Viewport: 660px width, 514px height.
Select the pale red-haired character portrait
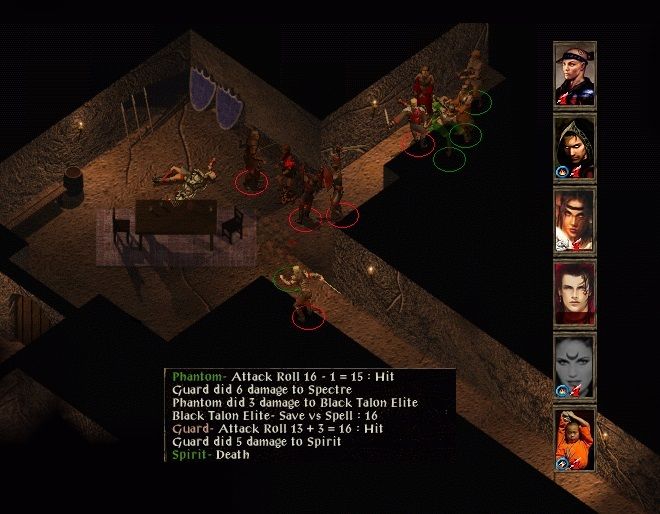tap(575, 293)
